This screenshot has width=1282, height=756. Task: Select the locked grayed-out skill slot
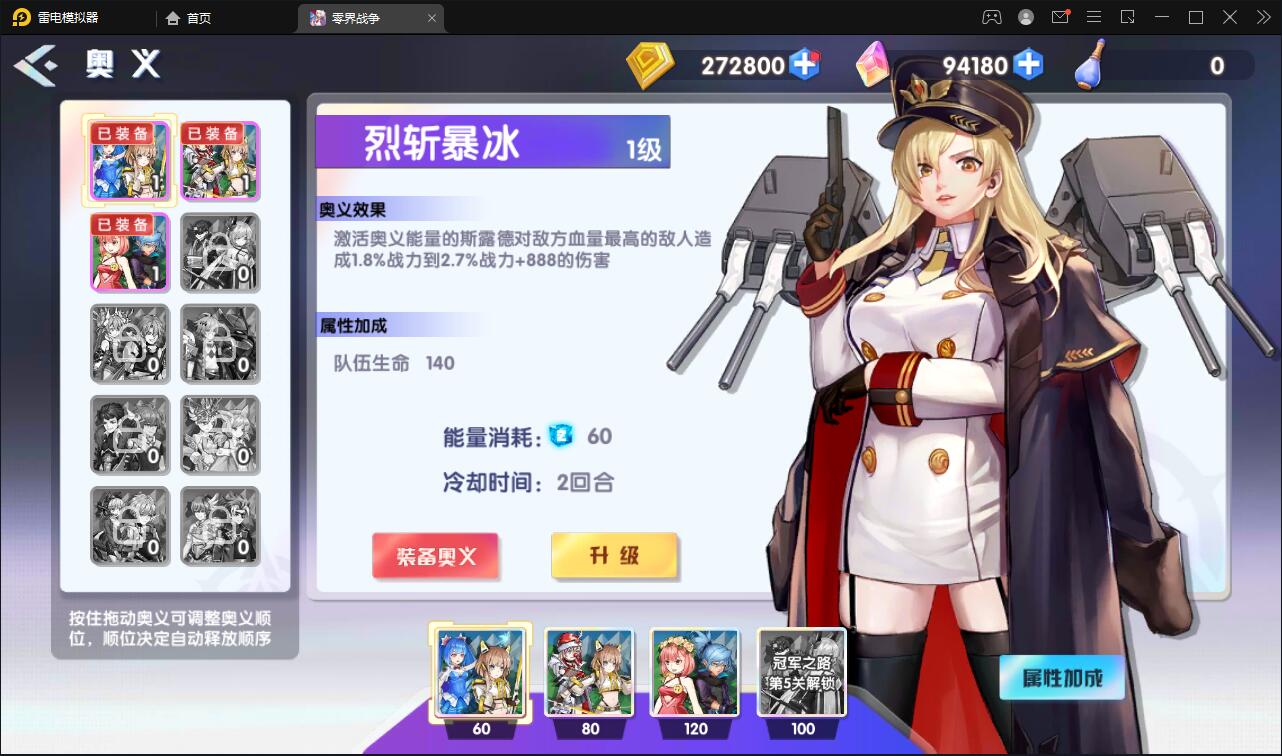pos(220,252)
